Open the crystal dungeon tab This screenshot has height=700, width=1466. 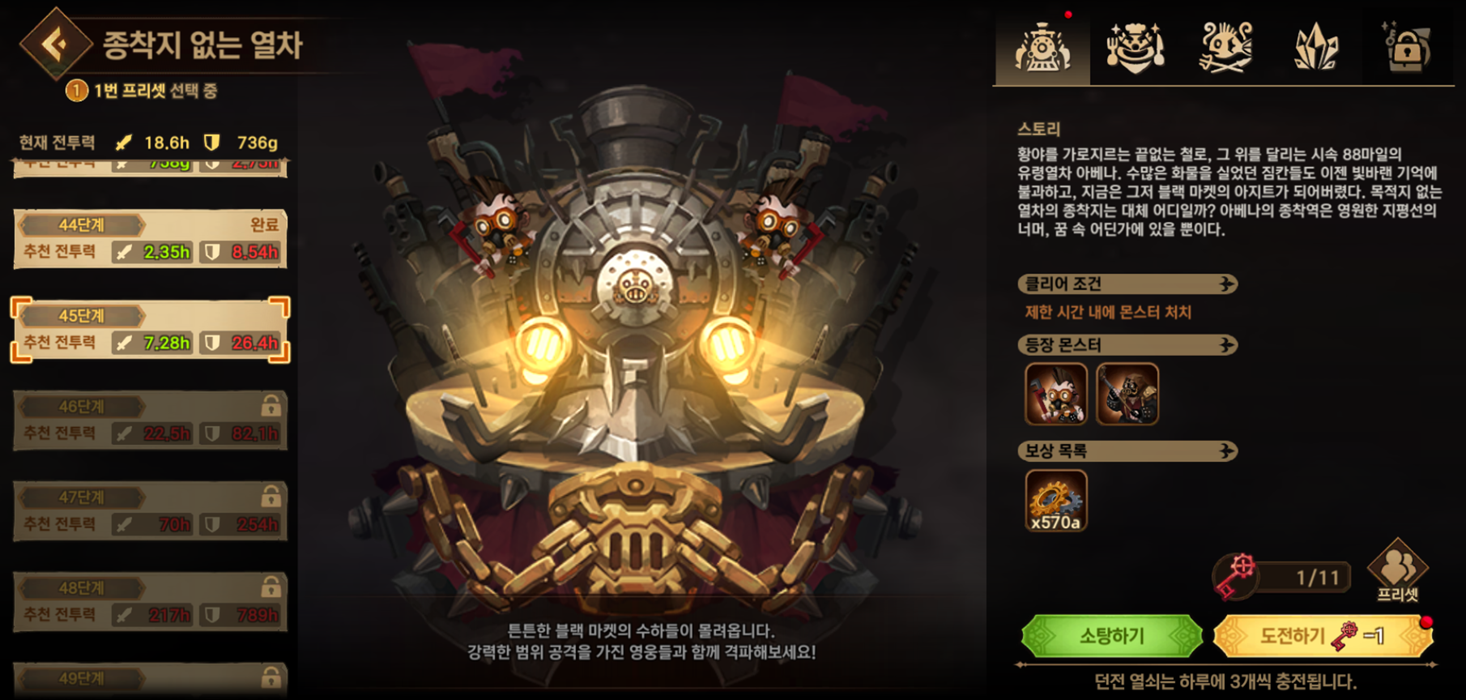[x=1316, y=45]
